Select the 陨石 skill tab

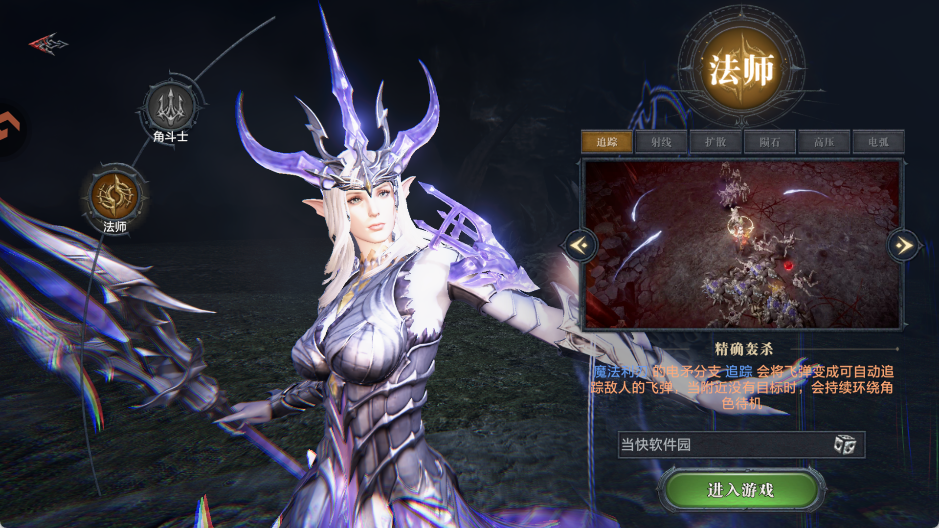770,142
